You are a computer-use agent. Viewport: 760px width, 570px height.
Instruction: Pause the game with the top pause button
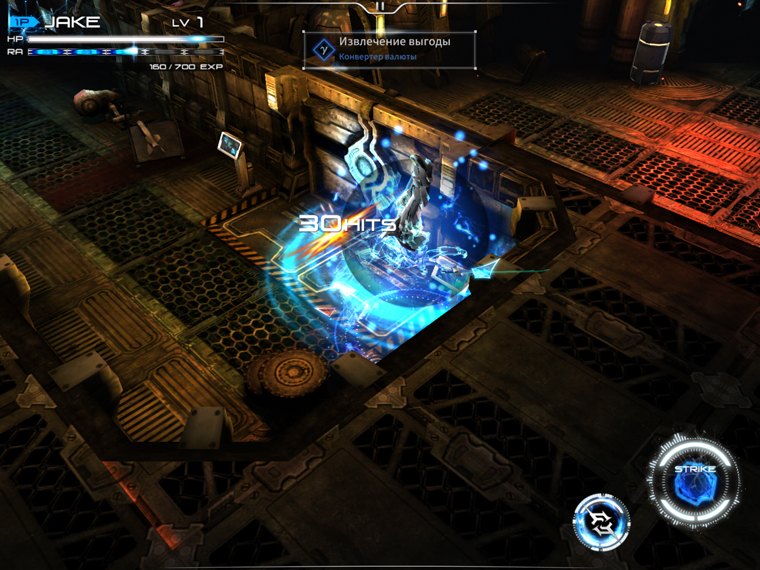tap(380, 7)
